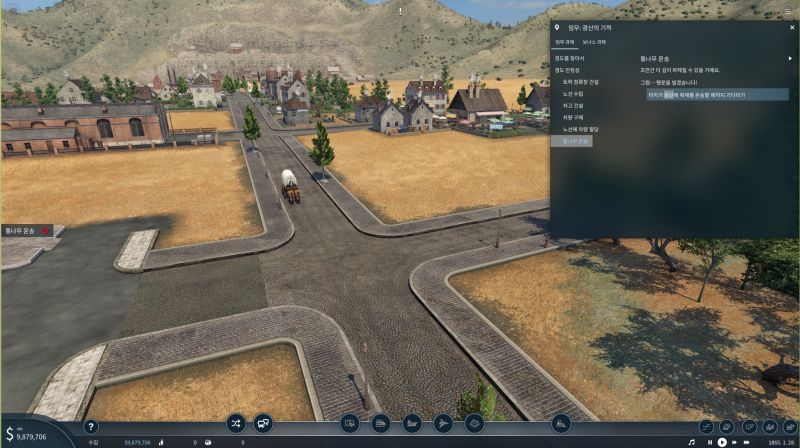The image size is (800, 448).
Task: Open the help question mark button
Action: click(x=91, y=427)
